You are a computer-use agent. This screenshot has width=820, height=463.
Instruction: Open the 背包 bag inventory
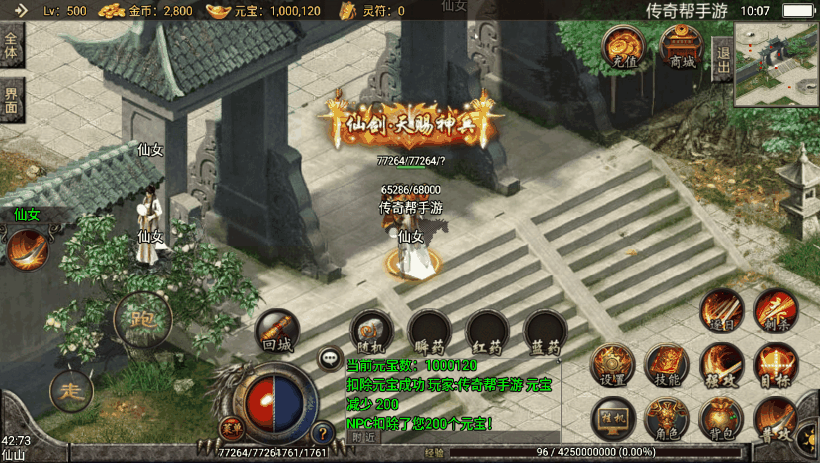(x=720, y=417)
